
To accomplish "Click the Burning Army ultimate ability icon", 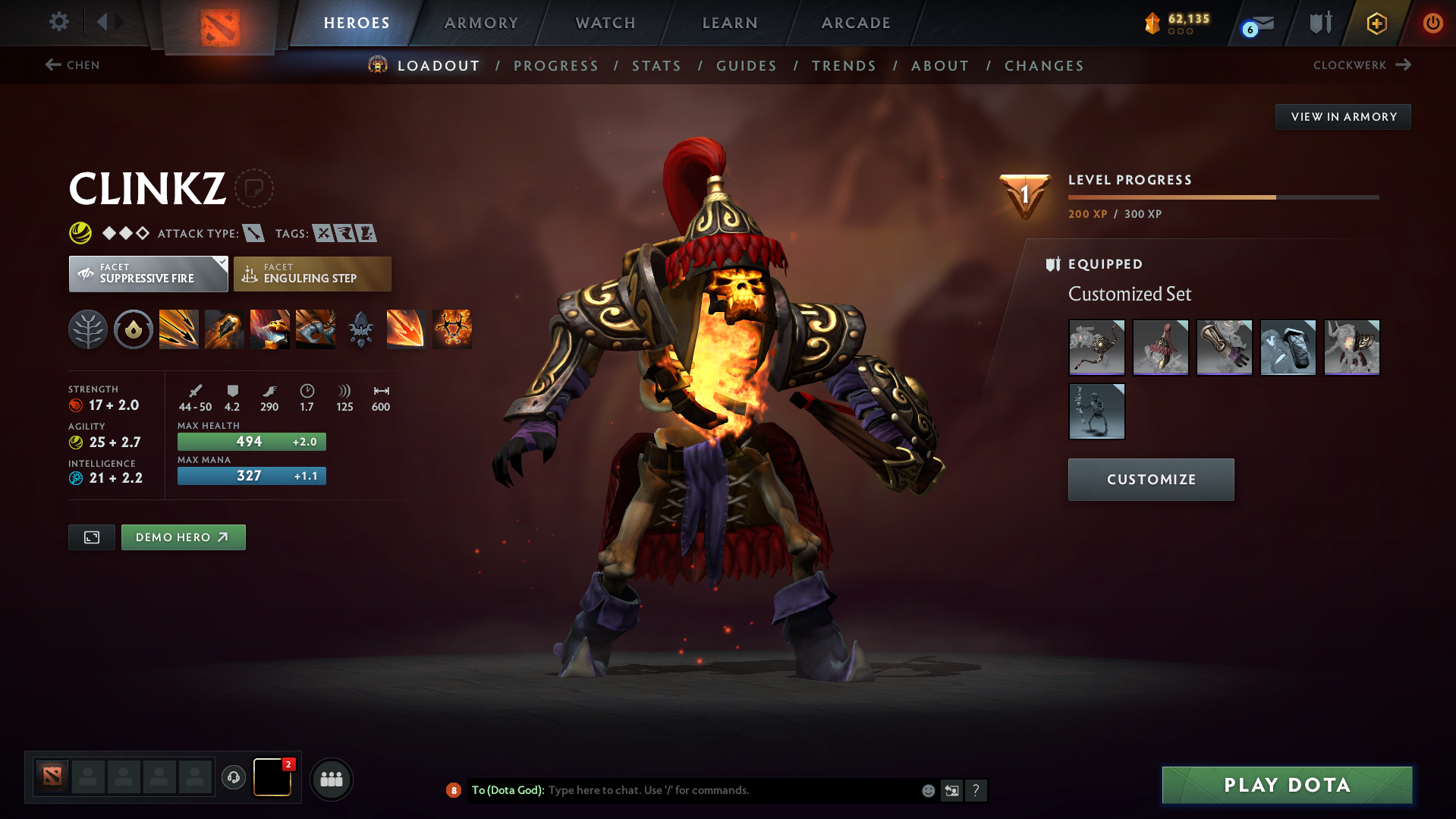I will click(451, 329).
